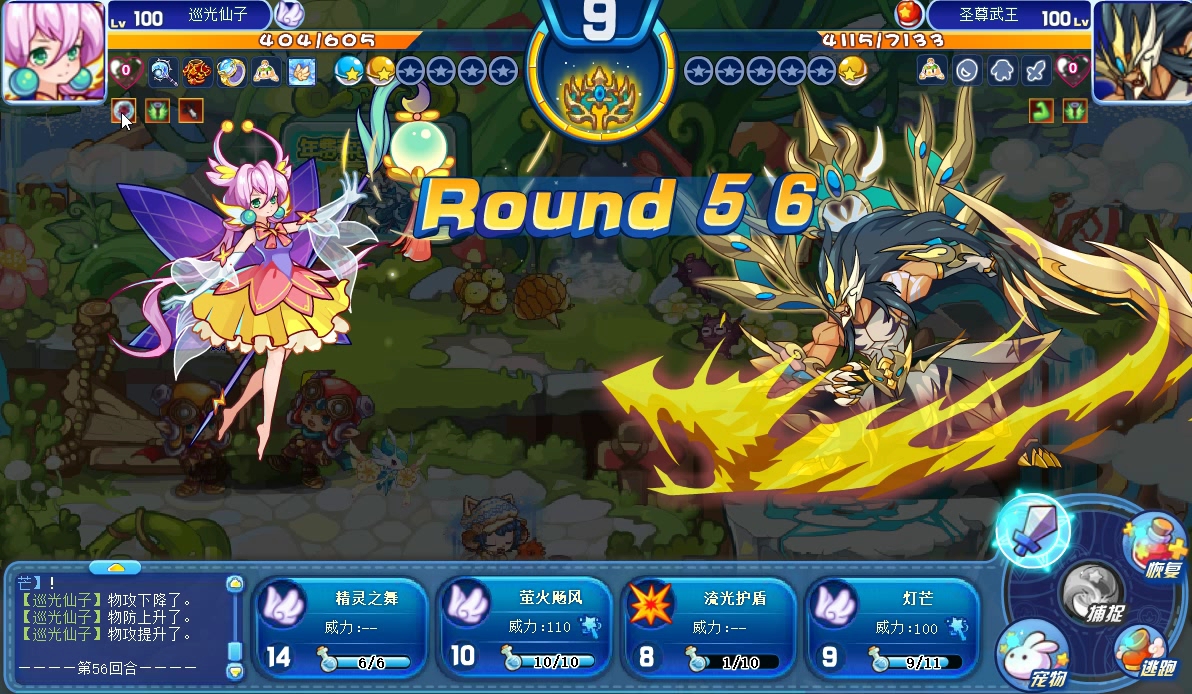Inspect the player's blue ring status icon
Viewport: 1192px width, 694px height.
coord(231,71)
